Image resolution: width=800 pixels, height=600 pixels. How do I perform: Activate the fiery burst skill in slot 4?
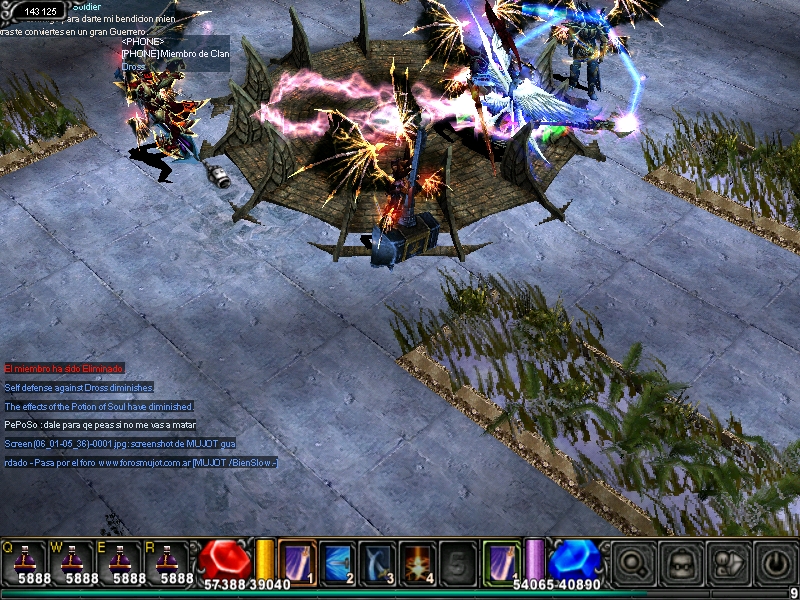[x=417, y=561]
